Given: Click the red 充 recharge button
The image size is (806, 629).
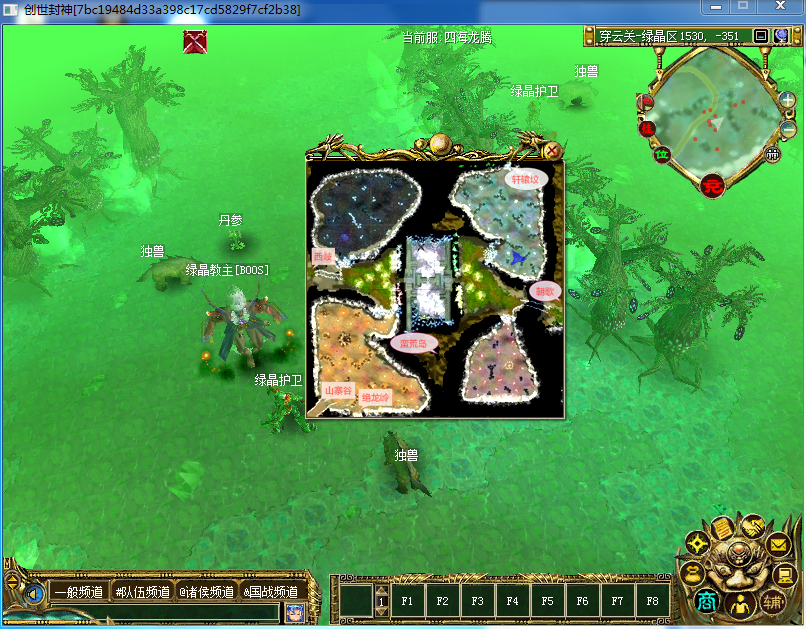Looking at the screenshot, I should (713, 184).
